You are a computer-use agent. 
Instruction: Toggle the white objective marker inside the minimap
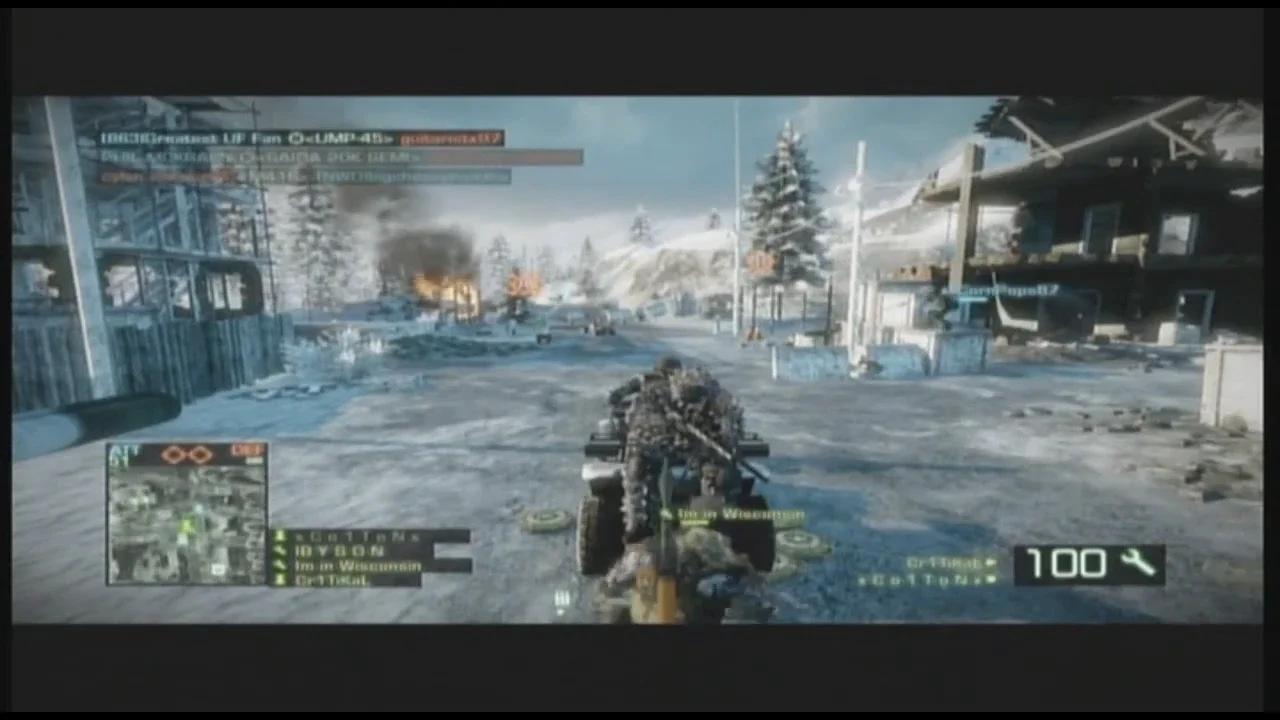[219, 568]
